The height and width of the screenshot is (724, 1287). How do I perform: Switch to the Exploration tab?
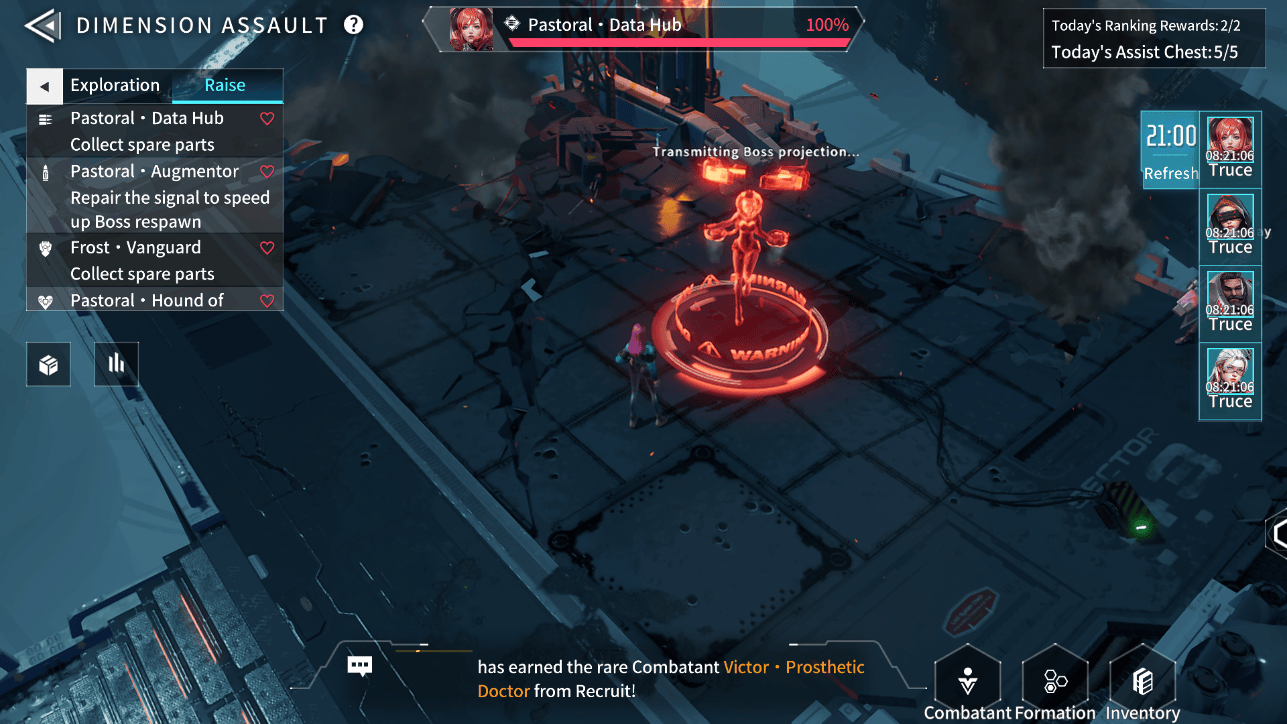(x=115, y=86)
